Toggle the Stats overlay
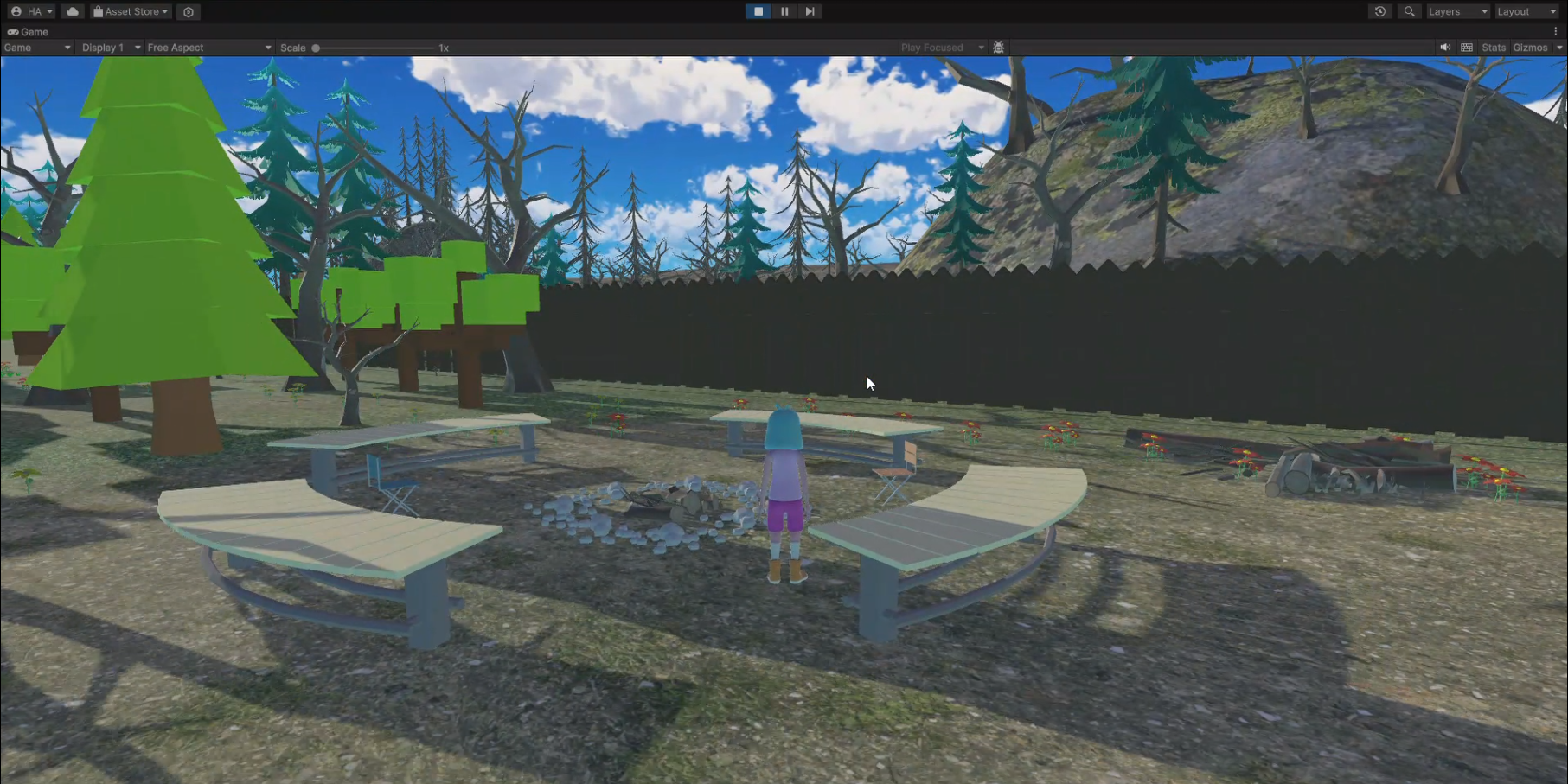The height and width of the screenshot is (784, 1568). point(1493,48)
